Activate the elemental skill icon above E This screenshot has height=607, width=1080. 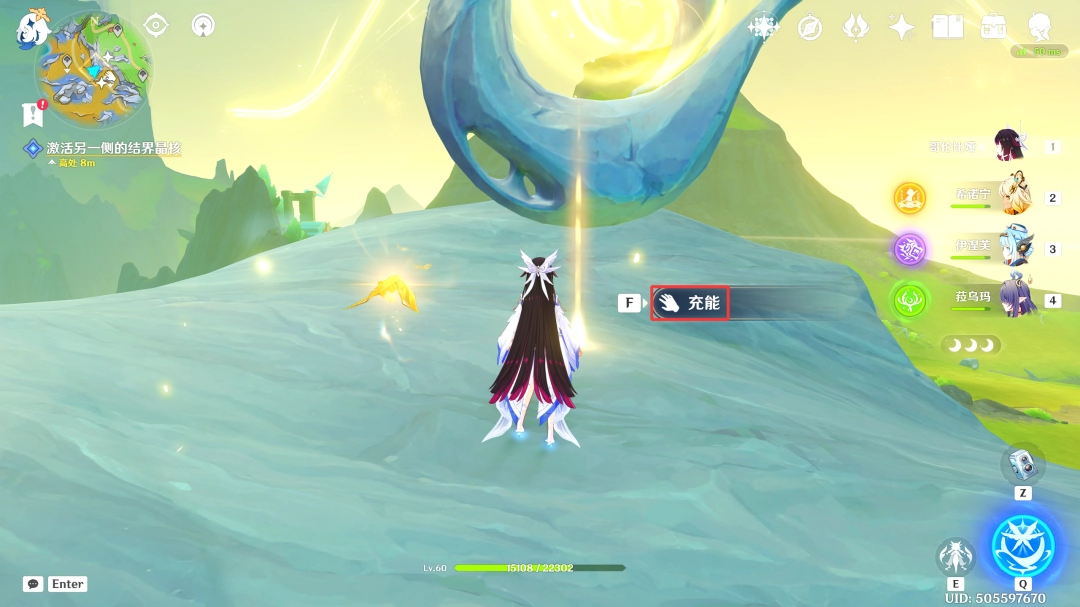(955, 557)
